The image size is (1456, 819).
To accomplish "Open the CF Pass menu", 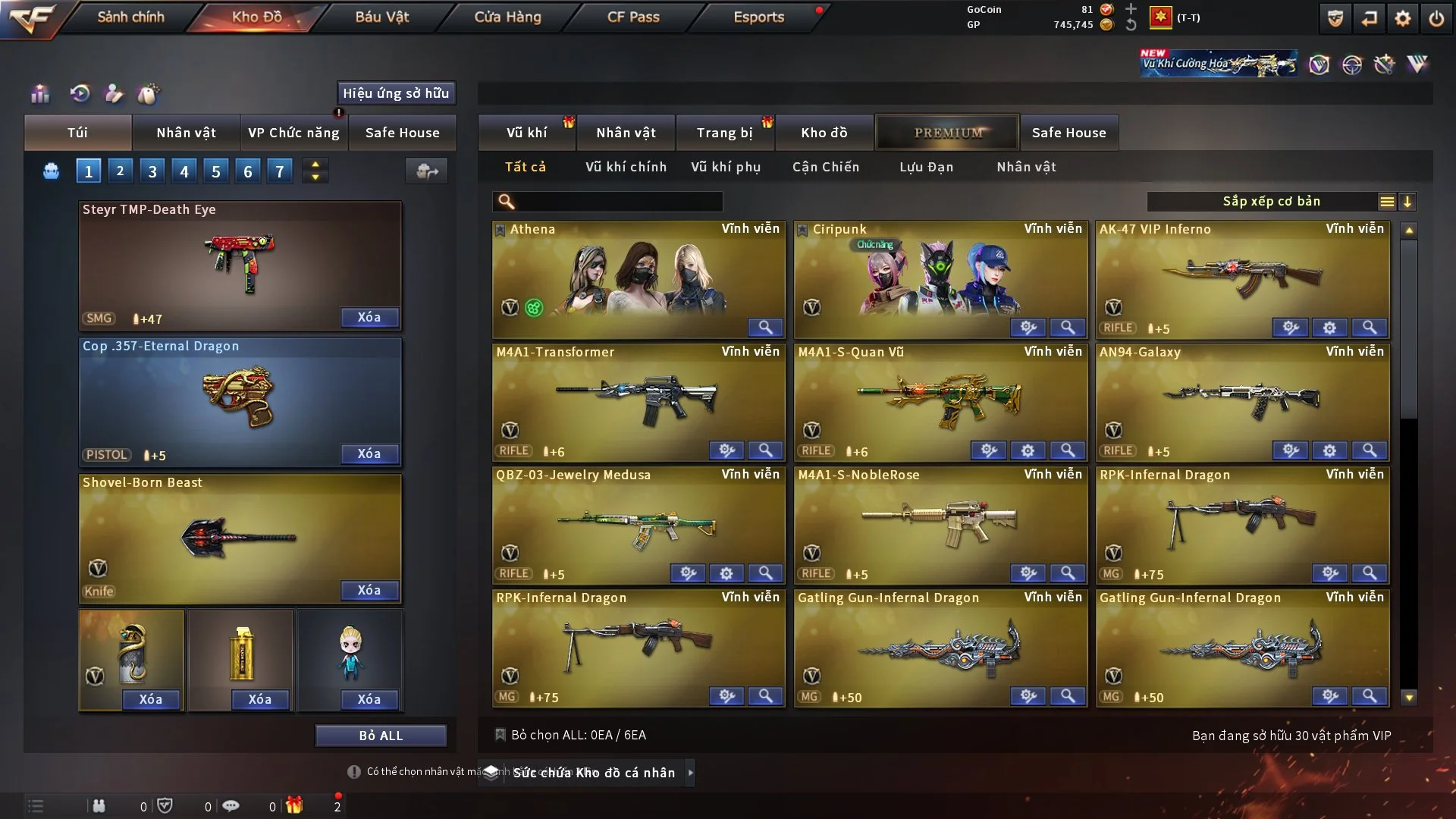I will [x=633, y=17].
